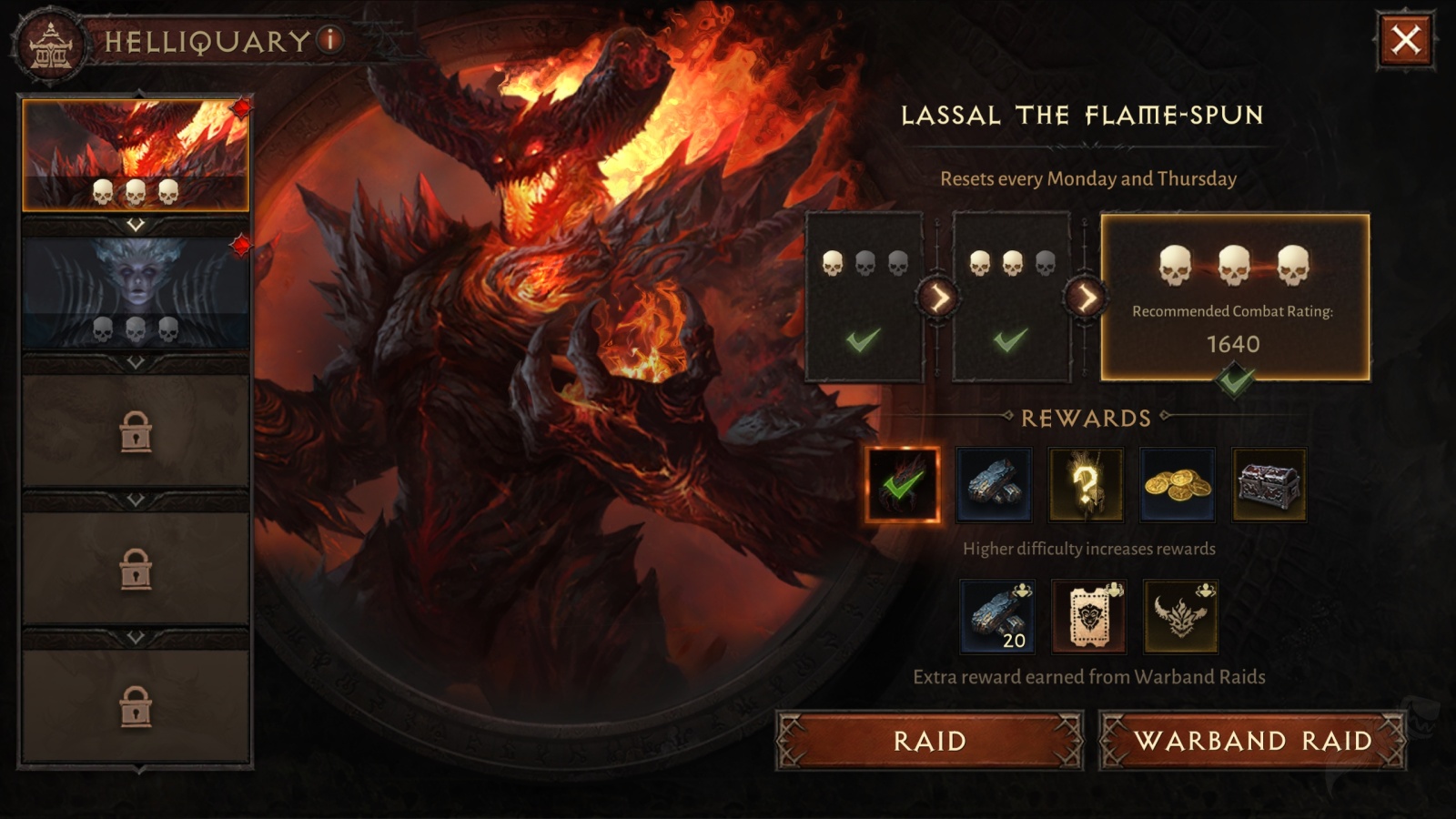Inspect the question mark mystery reward

1086,485
